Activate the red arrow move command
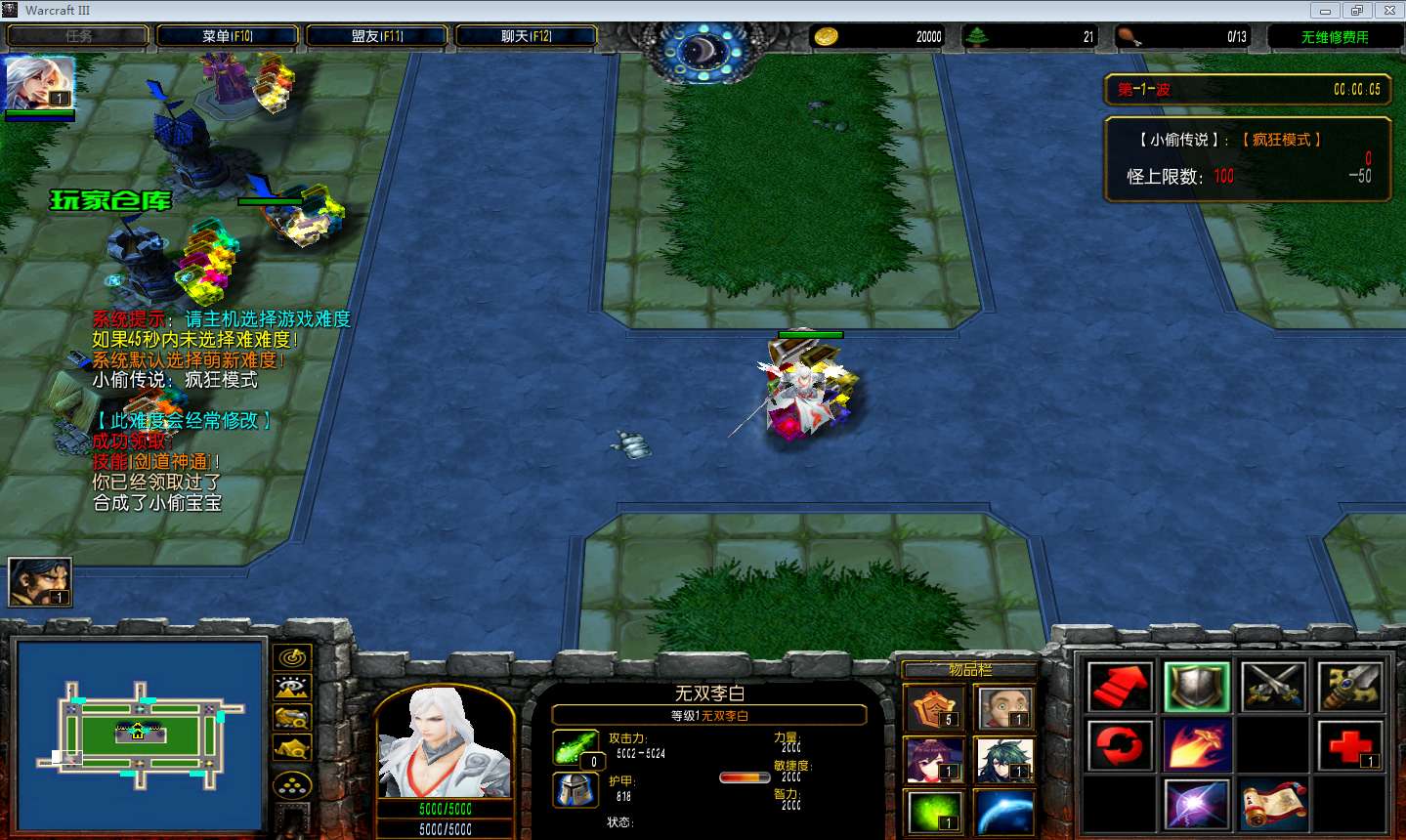 pos(1120,687)
